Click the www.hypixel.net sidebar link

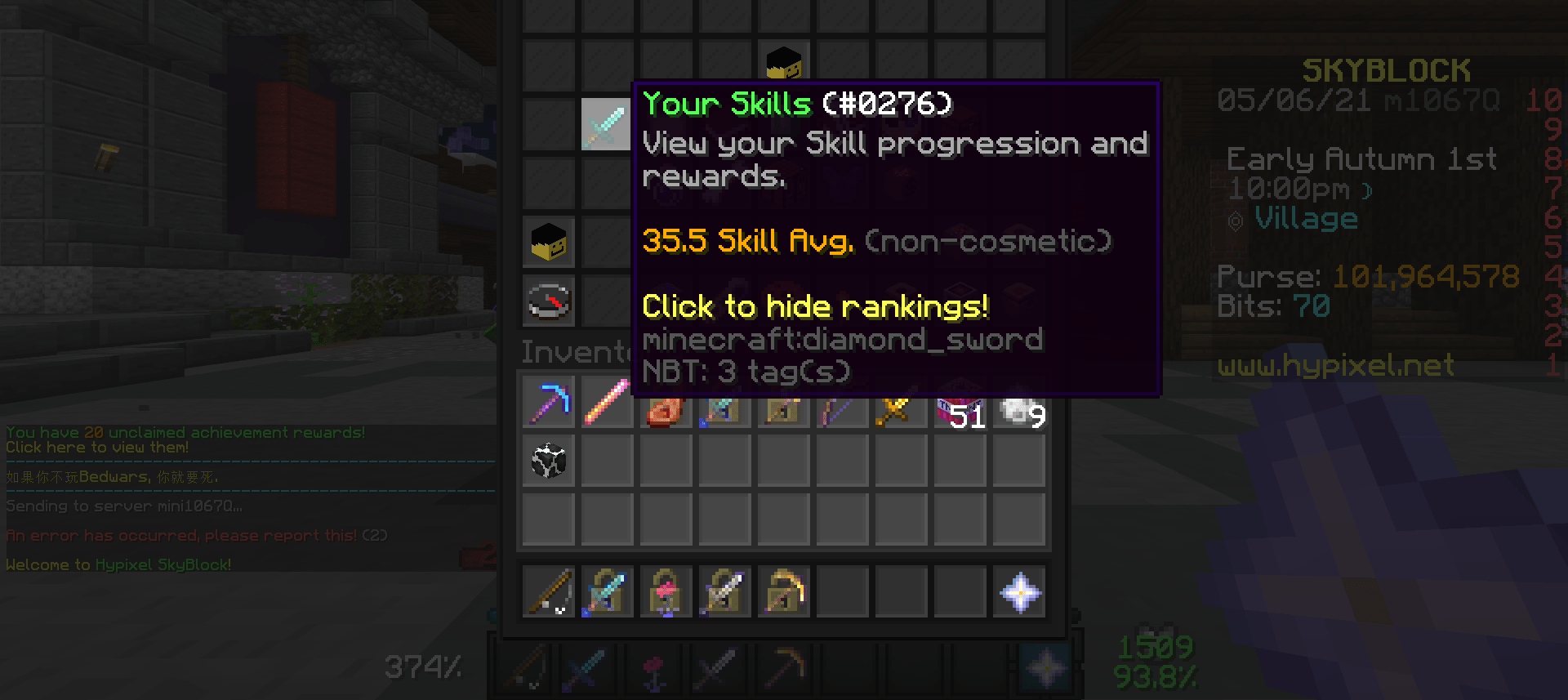tap(1336, 366)
